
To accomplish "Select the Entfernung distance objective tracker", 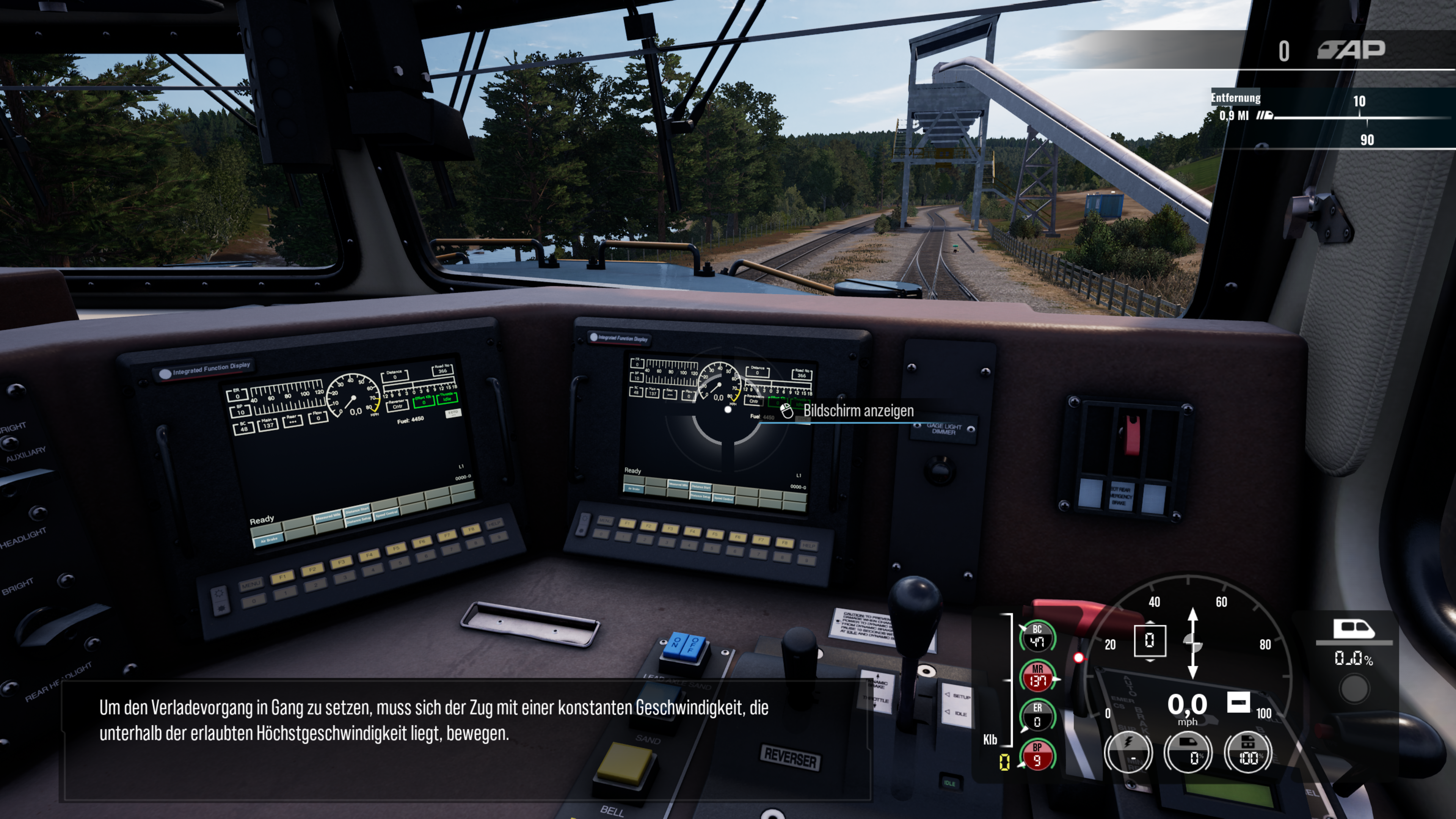I will point(1236,98).
